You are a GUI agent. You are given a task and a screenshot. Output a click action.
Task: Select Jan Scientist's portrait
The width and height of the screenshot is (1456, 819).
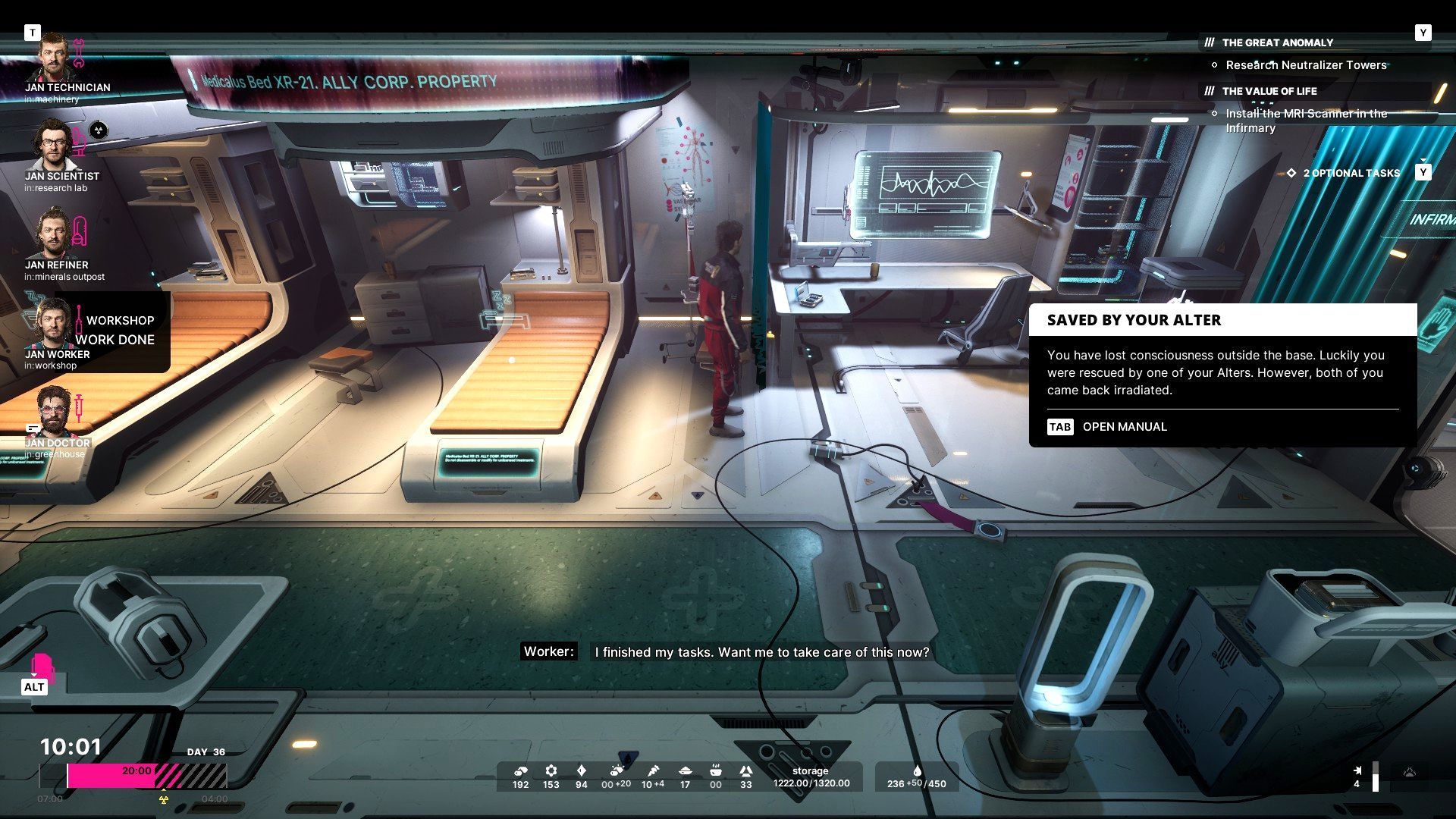coord(53,146)
